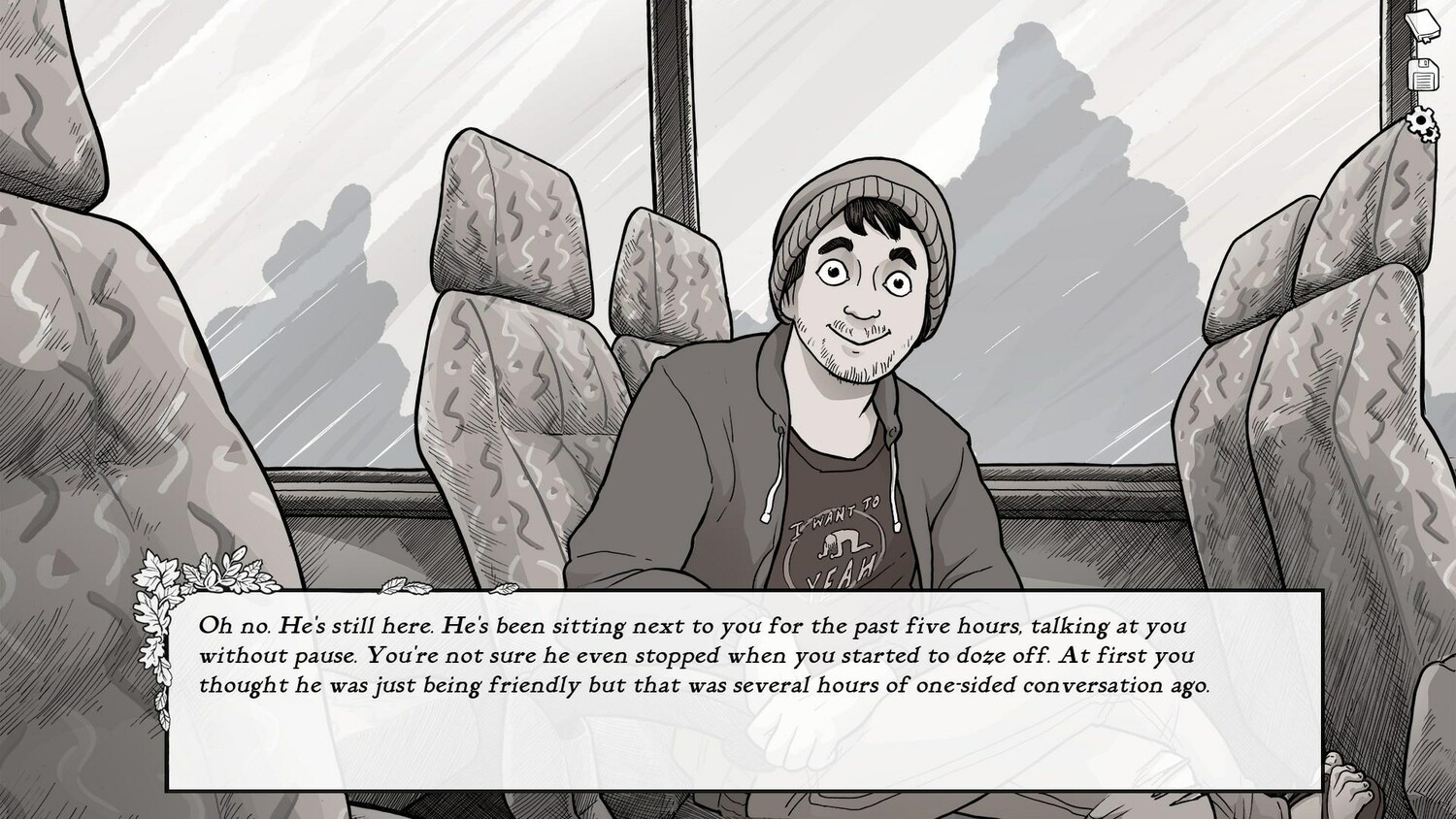Open settings via the gear icon
Screen dimensions: 1456x819
pyautogui.click(x=1424, y=123)
